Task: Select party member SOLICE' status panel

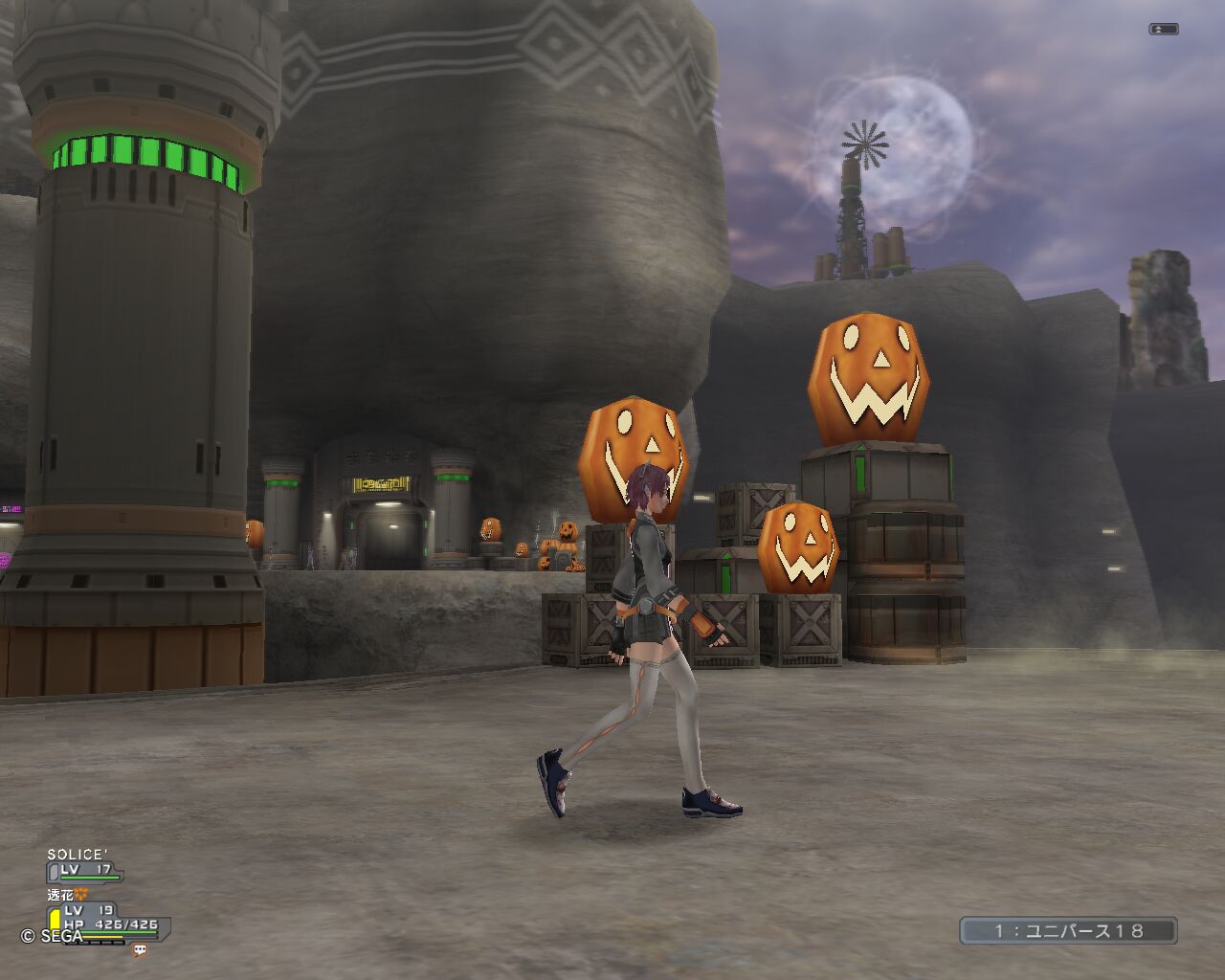Action: (85, 864)
